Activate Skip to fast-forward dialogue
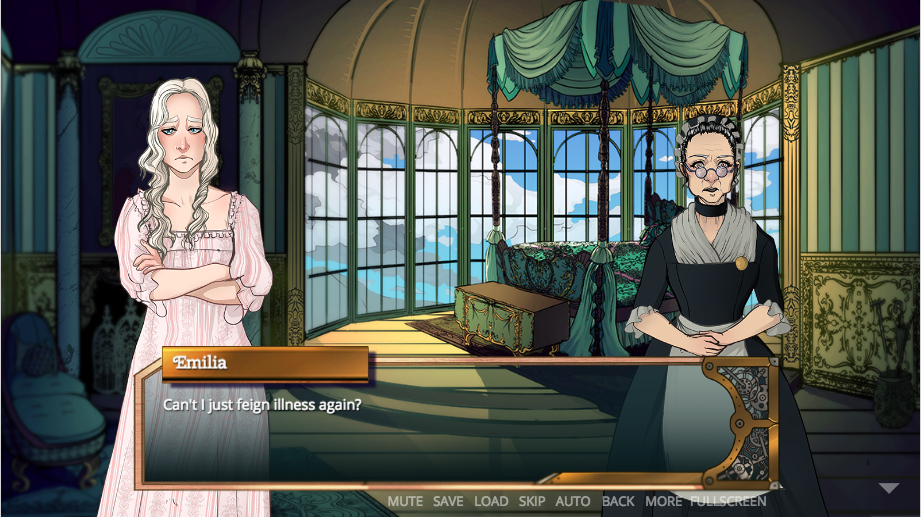 point(532,501)
